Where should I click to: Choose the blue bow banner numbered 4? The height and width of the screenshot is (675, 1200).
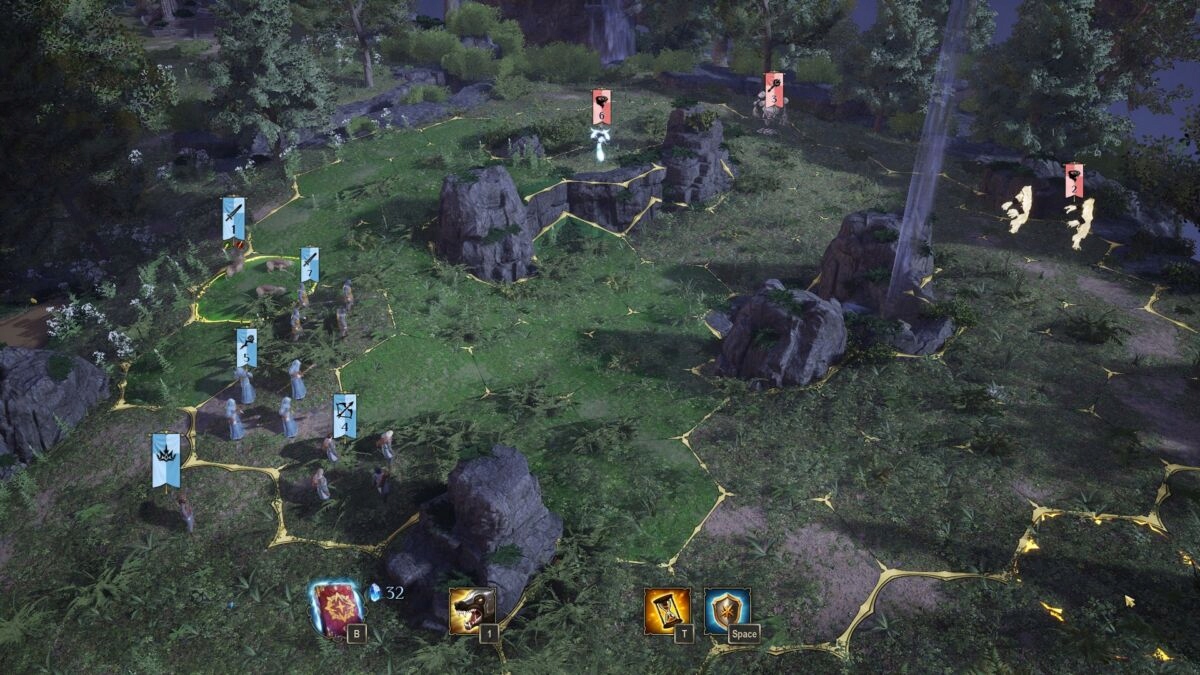[x=344, y=415]
